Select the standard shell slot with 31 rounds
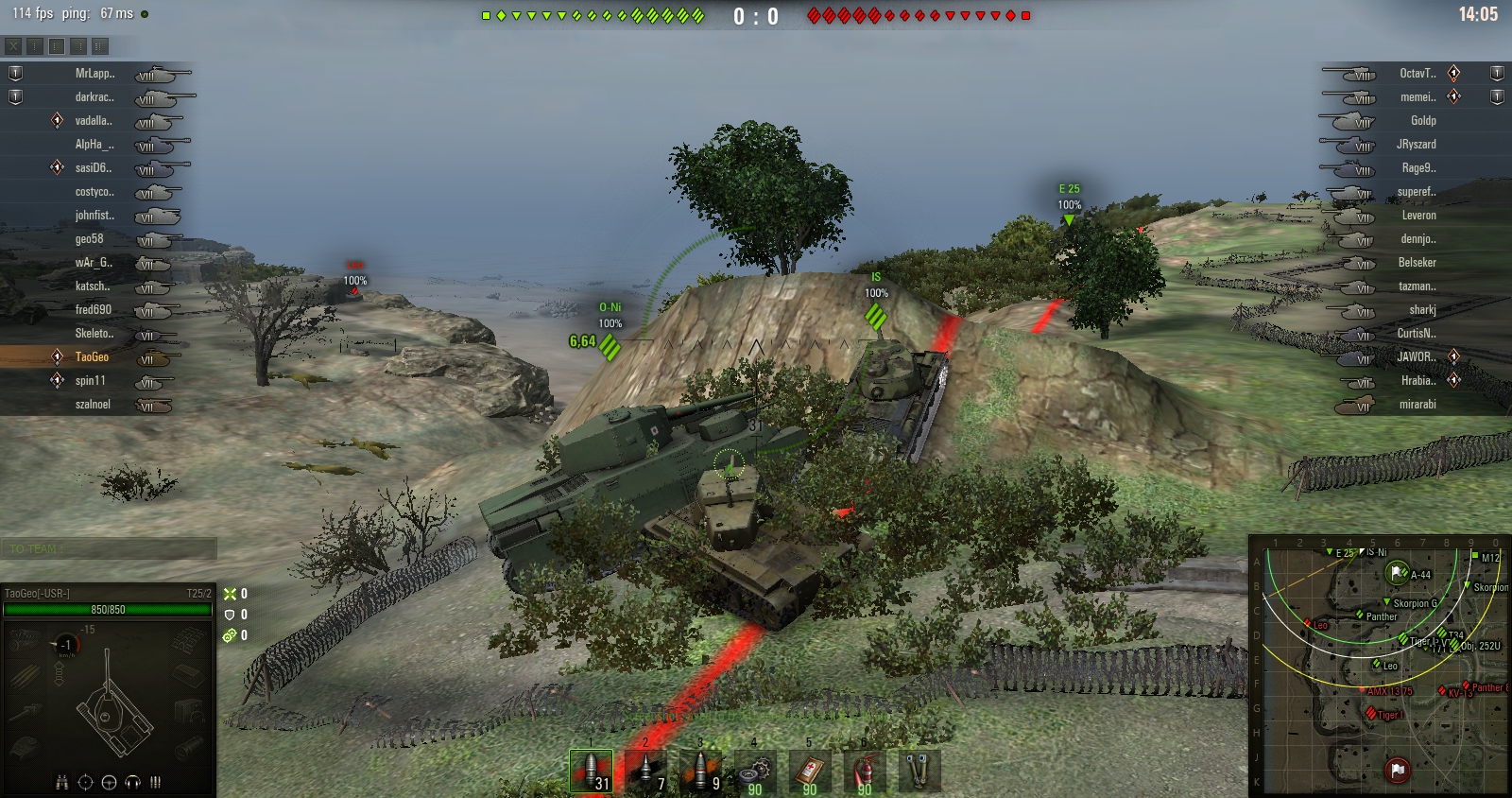This screenshot has width=1512, height=798. tap(591, 771)
